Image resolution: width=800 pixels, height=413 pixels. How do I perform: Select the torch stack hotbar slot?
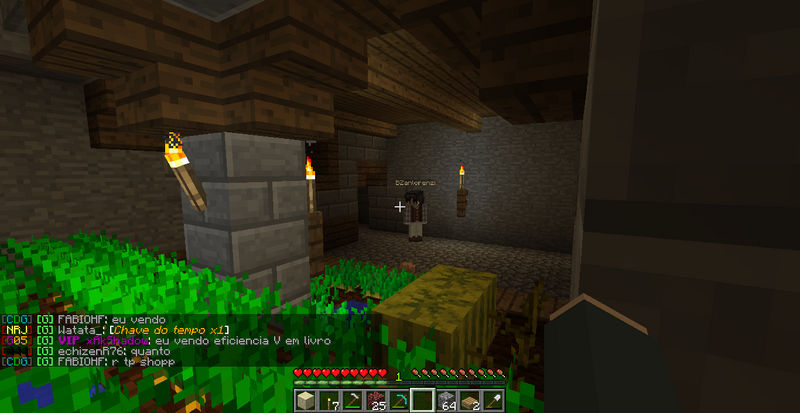[329, 401]
